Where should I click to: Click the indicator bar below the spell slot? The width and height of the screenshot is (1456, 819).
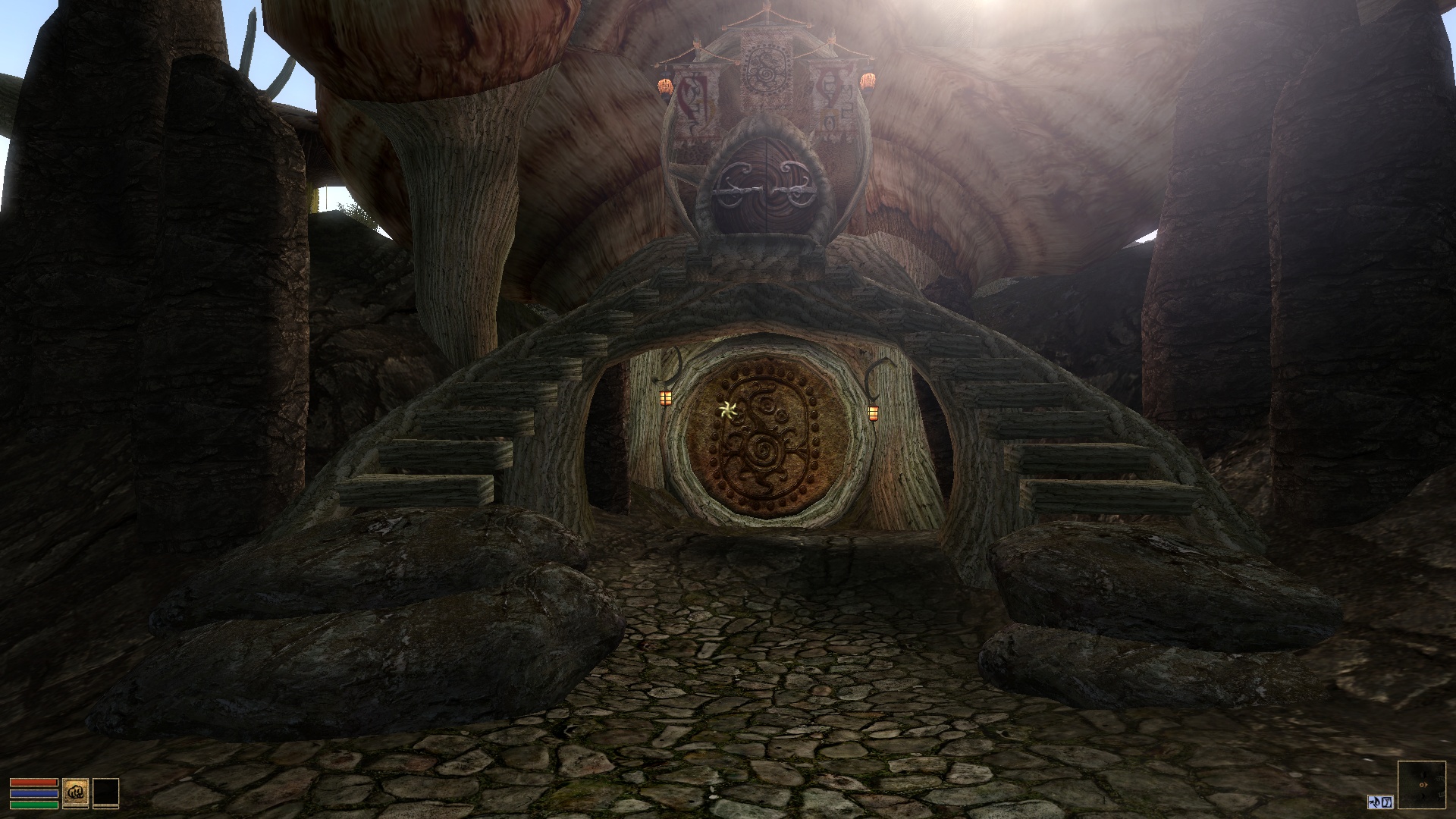(x=106, y=808)
